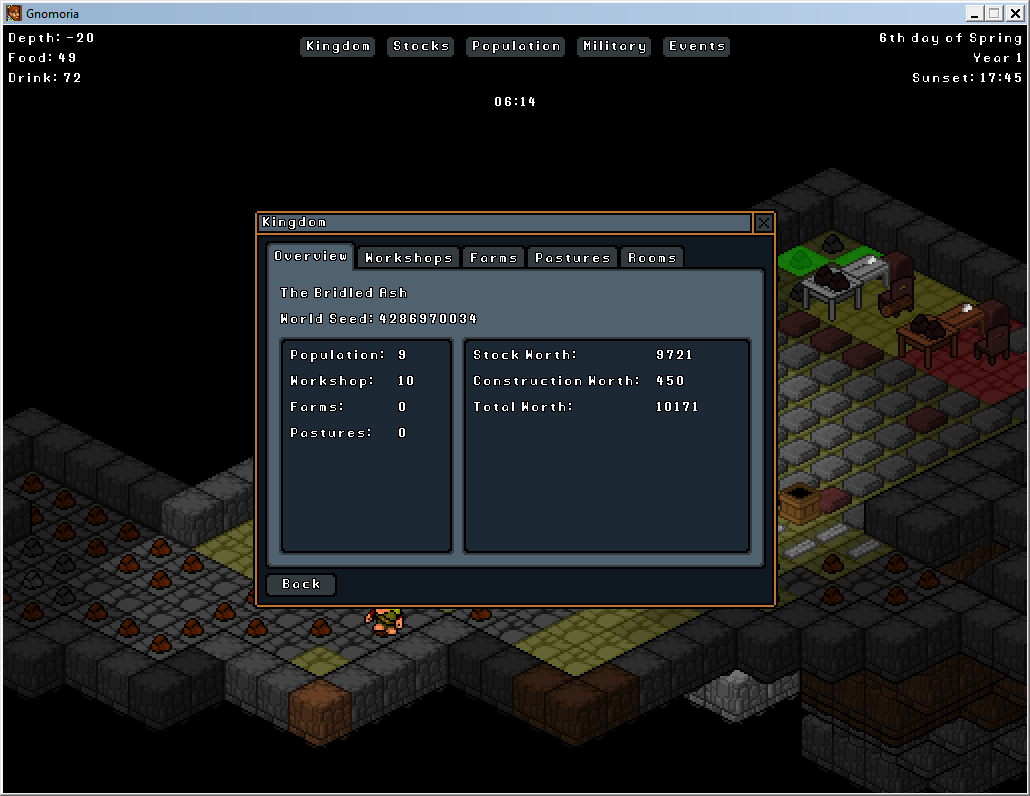
Task: Open the Pastures tab
Action: [x=572, y=258]
